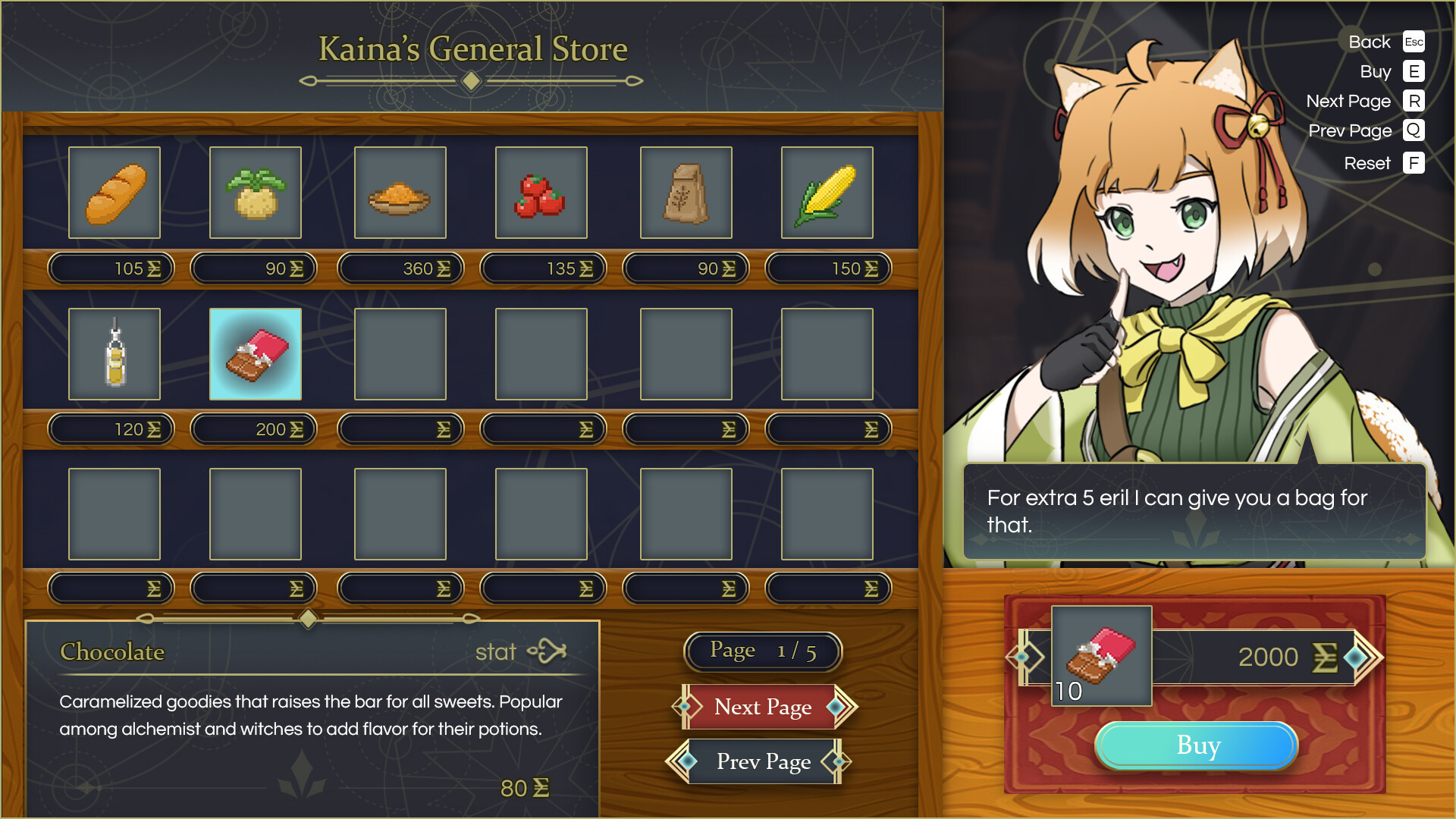Select the Chocolate bar slot
The height and width of the screenshot is (819, 1456).
click(256, 354)
